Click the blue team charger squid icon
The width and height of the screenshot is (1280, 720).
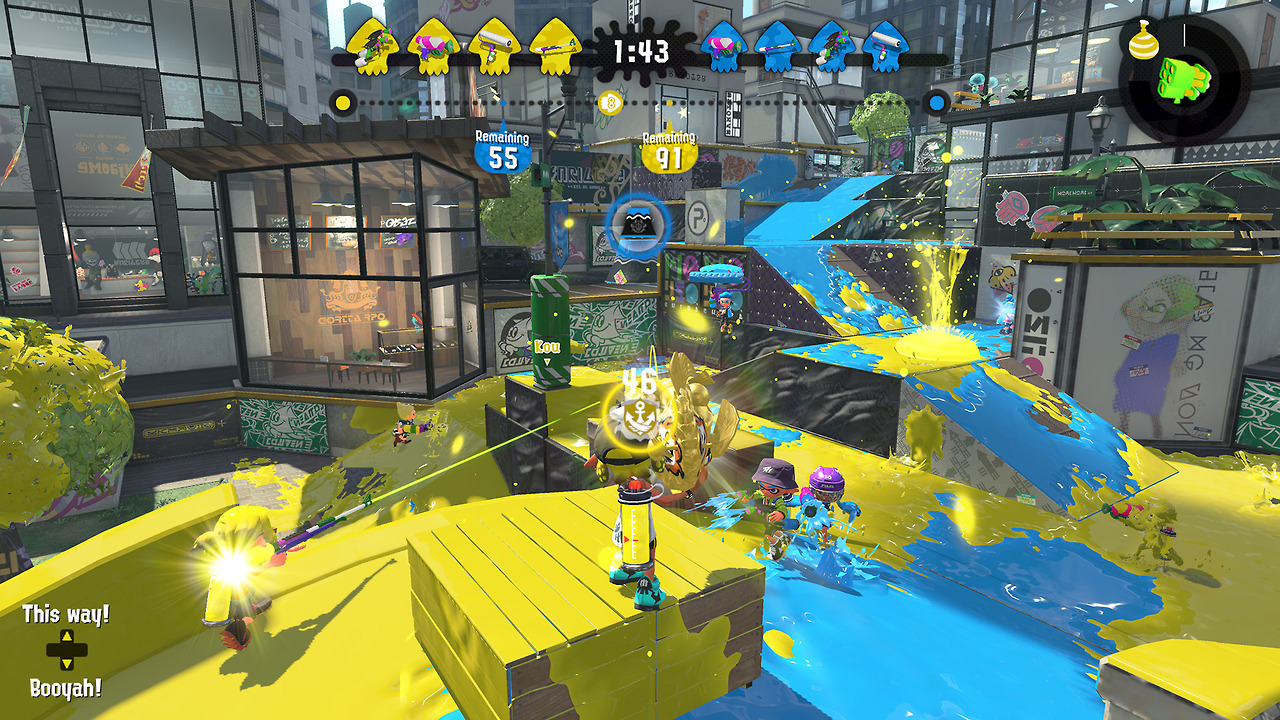[x=778, y=45]
